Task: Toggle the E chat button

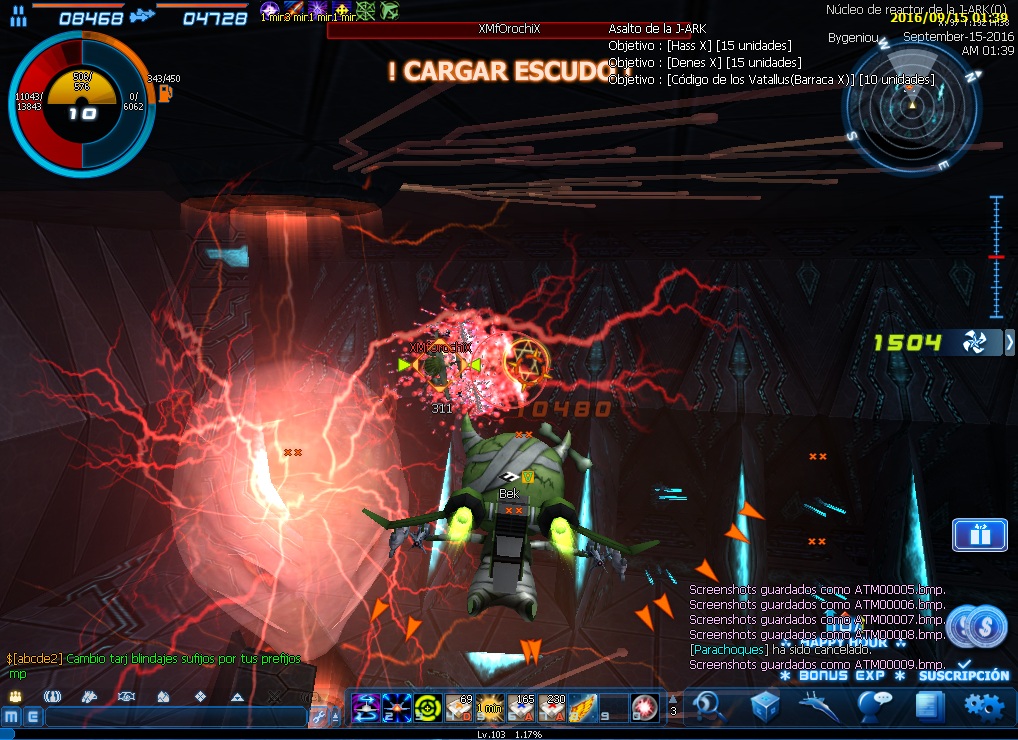Action: click(32, 717)
